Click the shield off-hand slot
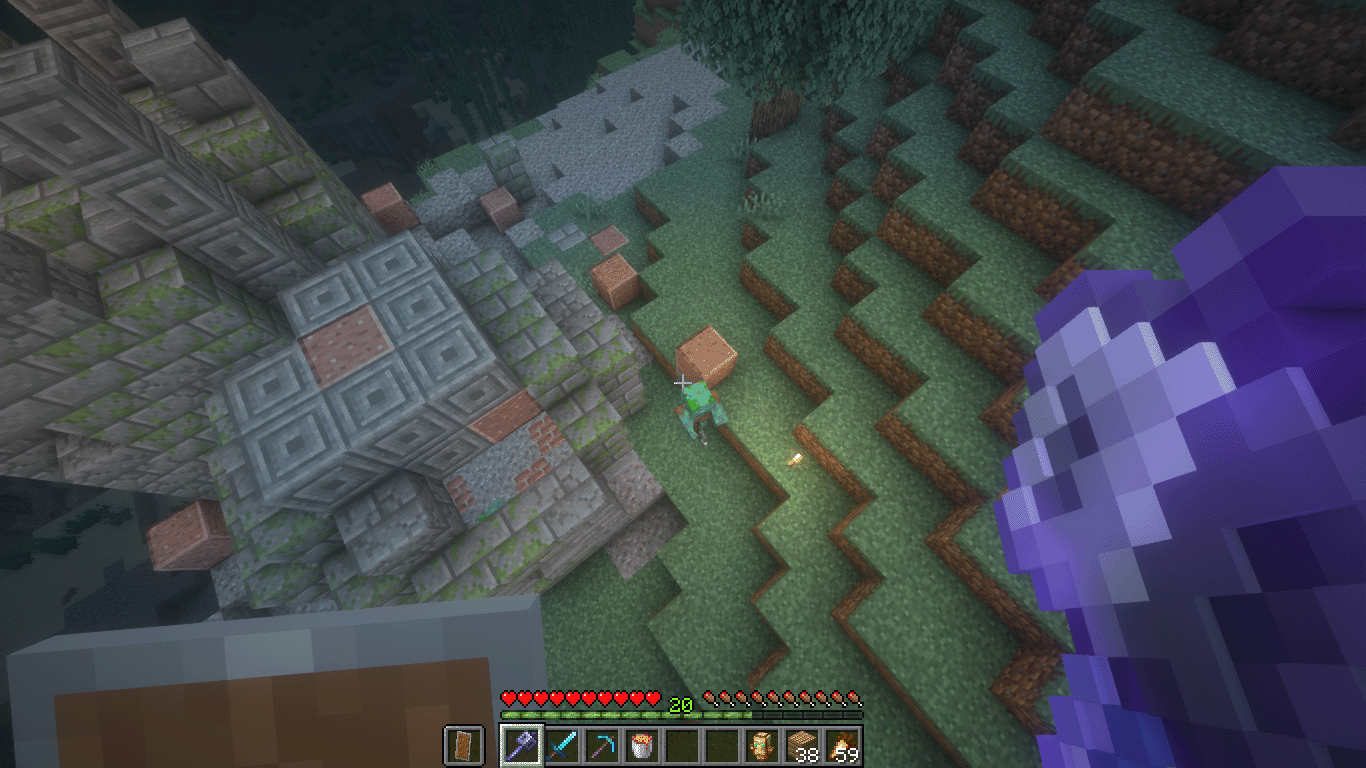The height and width of the screenshot is (768, 1366). (463, 745)
